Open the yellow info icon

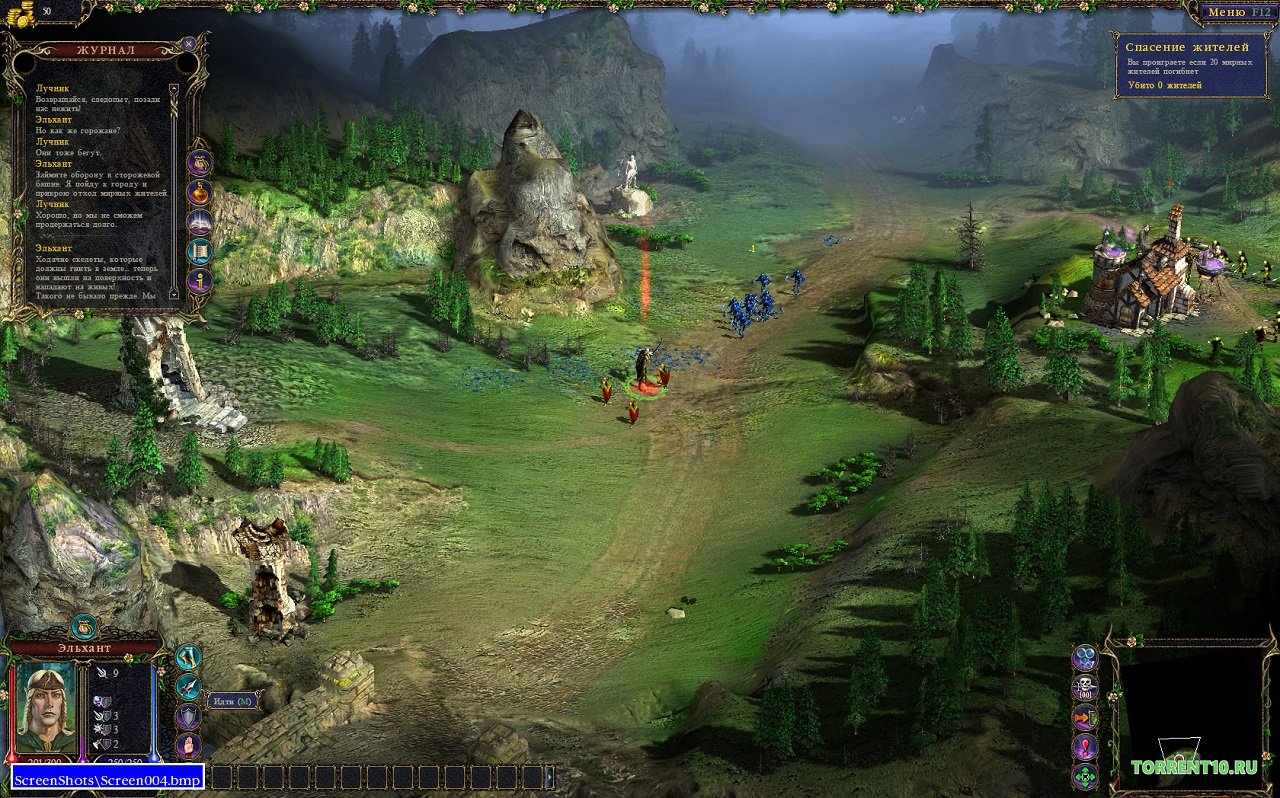[200, 281]
